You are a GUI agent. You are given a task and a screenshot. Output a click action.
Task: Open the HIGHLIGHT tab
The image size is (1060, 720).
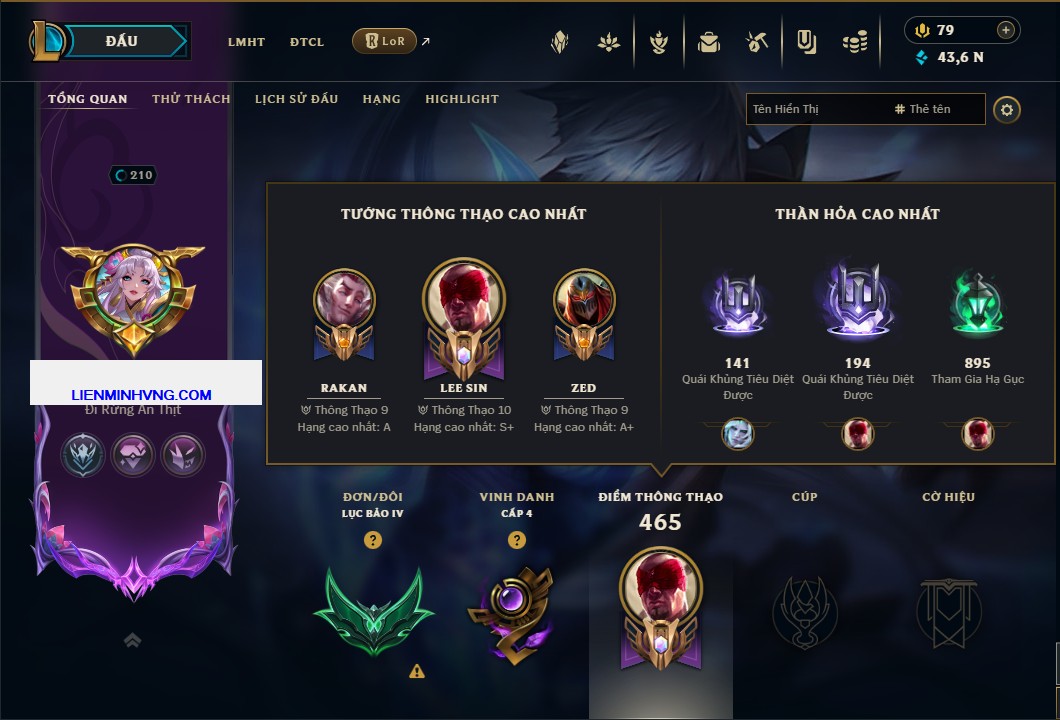[x=462, y=99]
